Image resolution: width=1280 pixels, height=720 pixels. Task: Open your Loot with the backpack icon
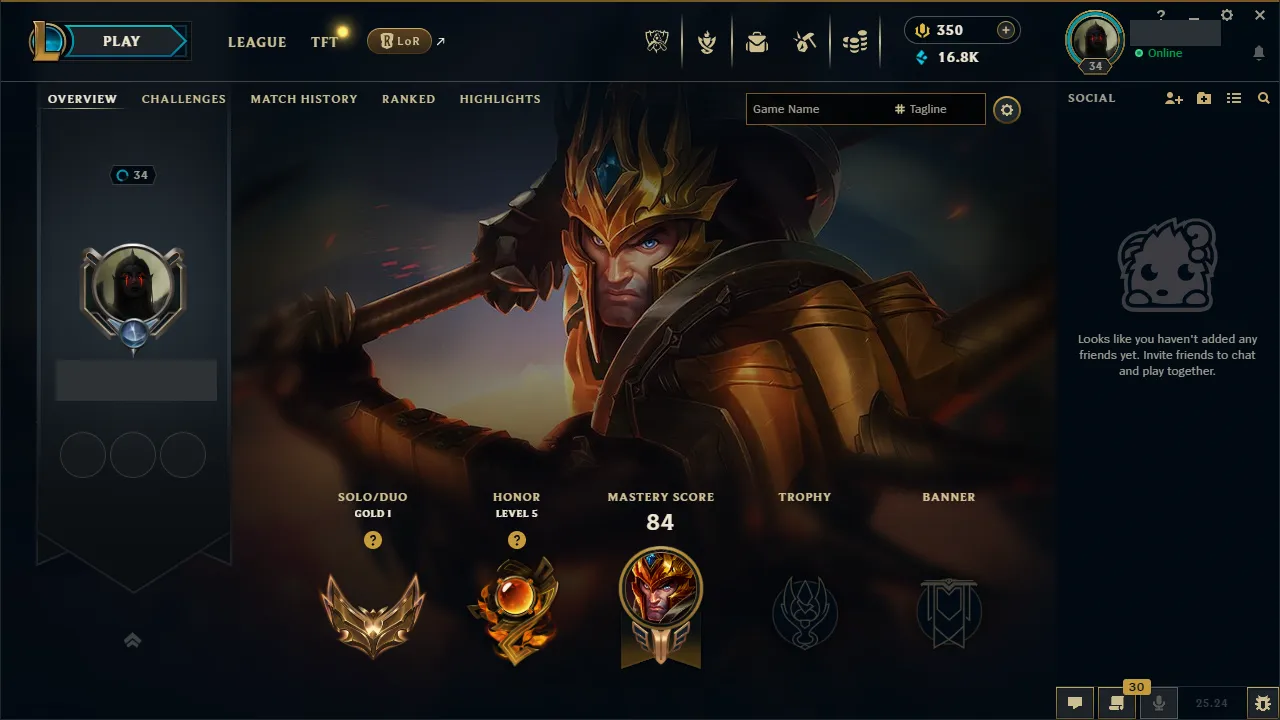(x=757, y=41)
